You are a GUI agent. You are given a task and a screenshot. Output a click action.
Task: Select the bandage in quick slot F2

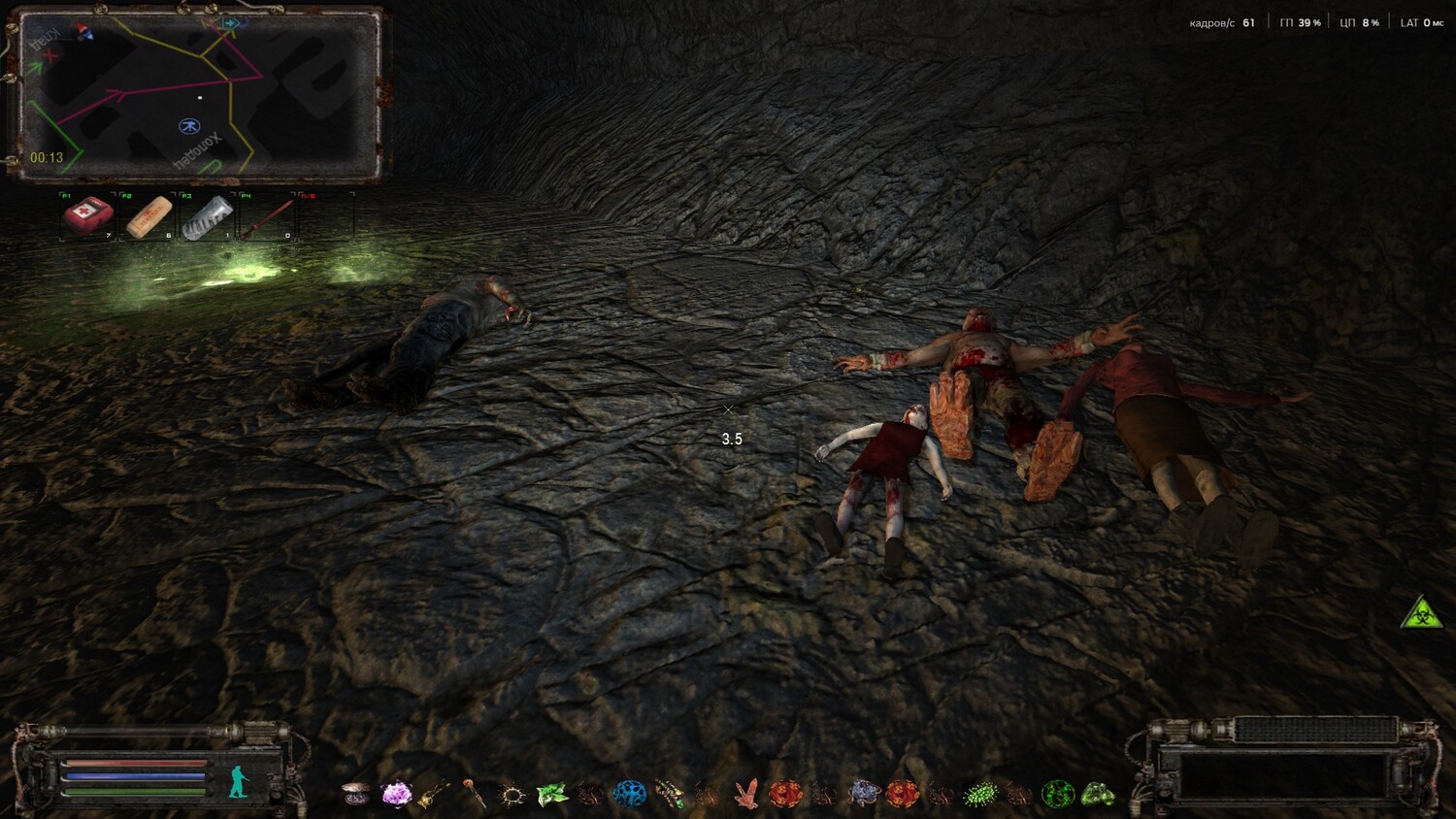click(x=149, y=216)
